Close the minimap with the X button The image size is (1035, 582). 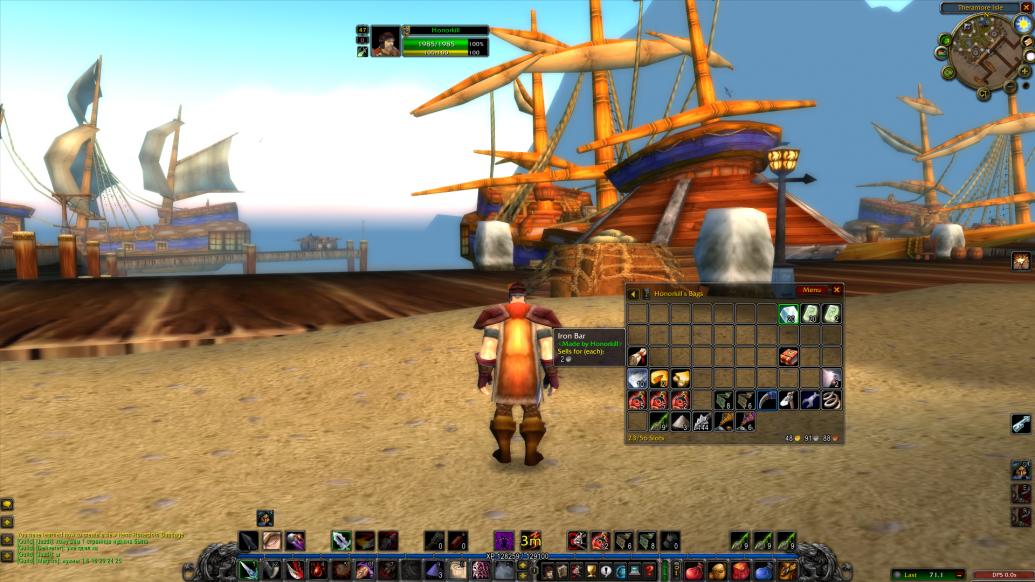1025,8
